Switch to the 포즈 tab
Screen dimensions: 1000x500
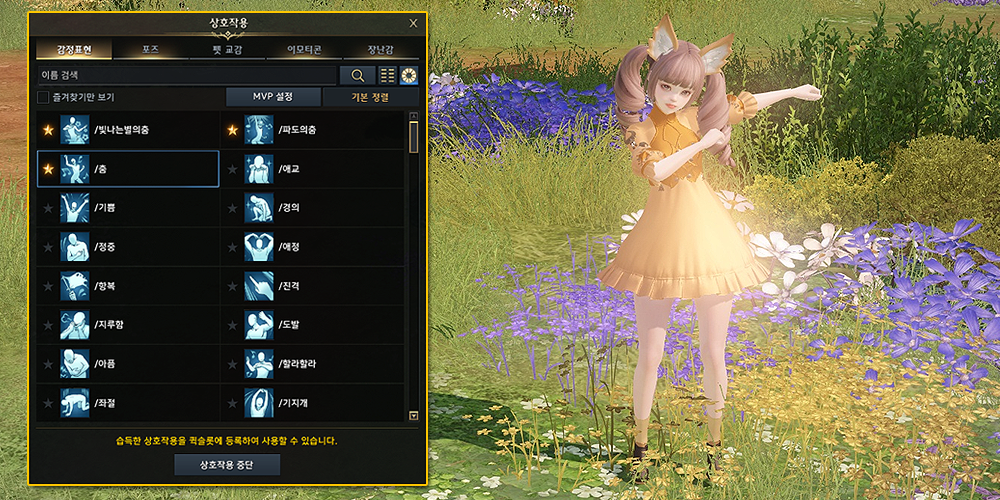coord(149,50)
